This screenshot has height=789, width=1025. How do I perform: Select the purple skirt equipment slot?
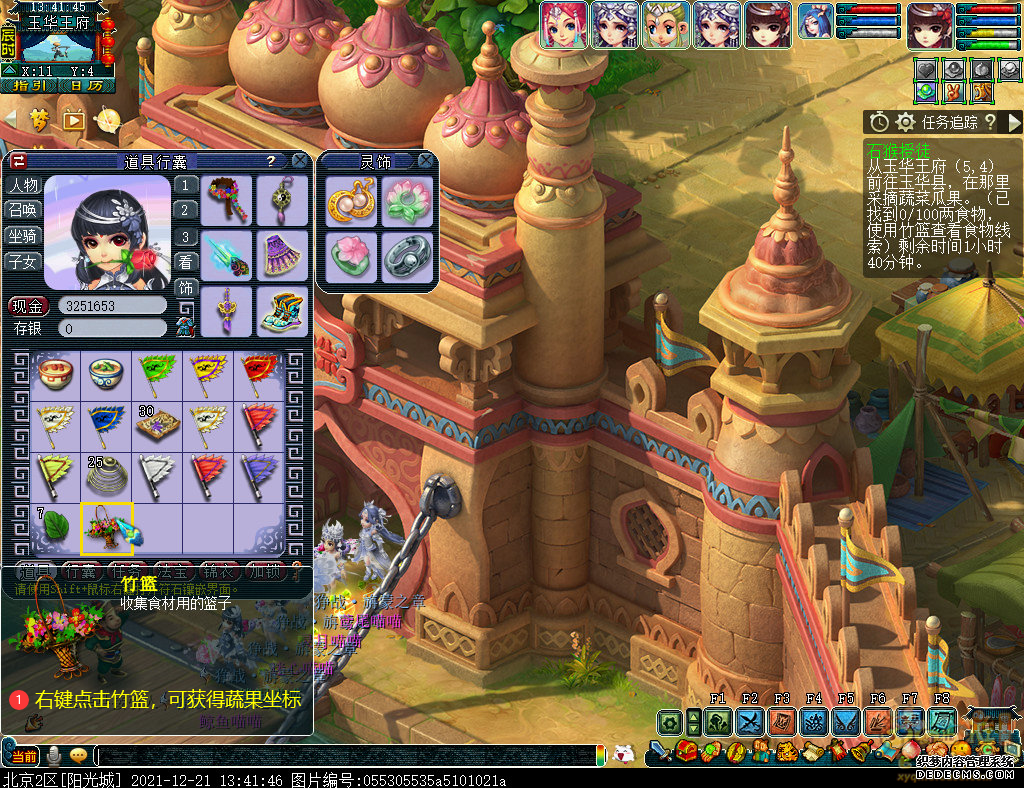point(283,255)
